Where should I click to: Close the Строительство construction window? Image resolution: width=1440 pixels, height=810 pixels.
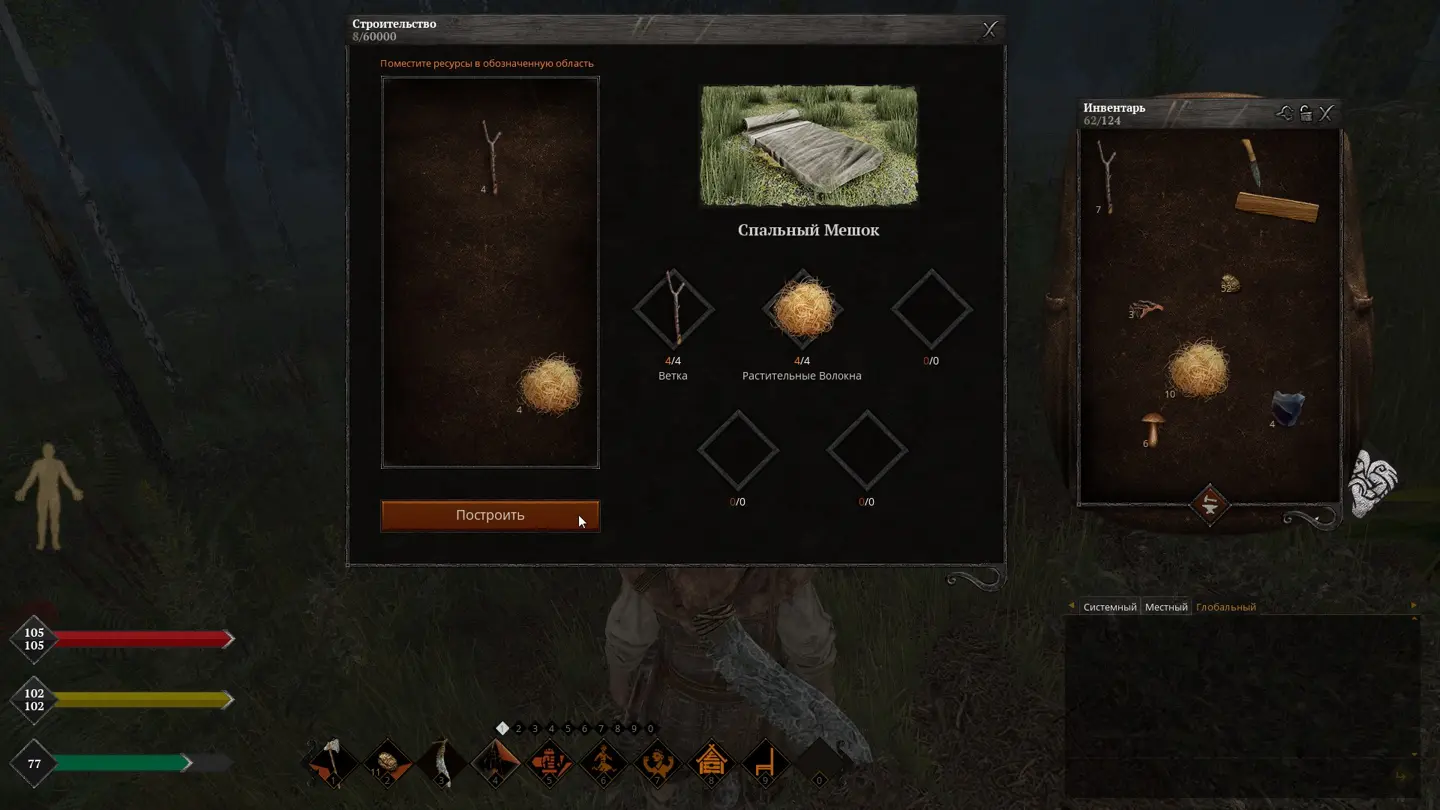click(x=990, y=30)
